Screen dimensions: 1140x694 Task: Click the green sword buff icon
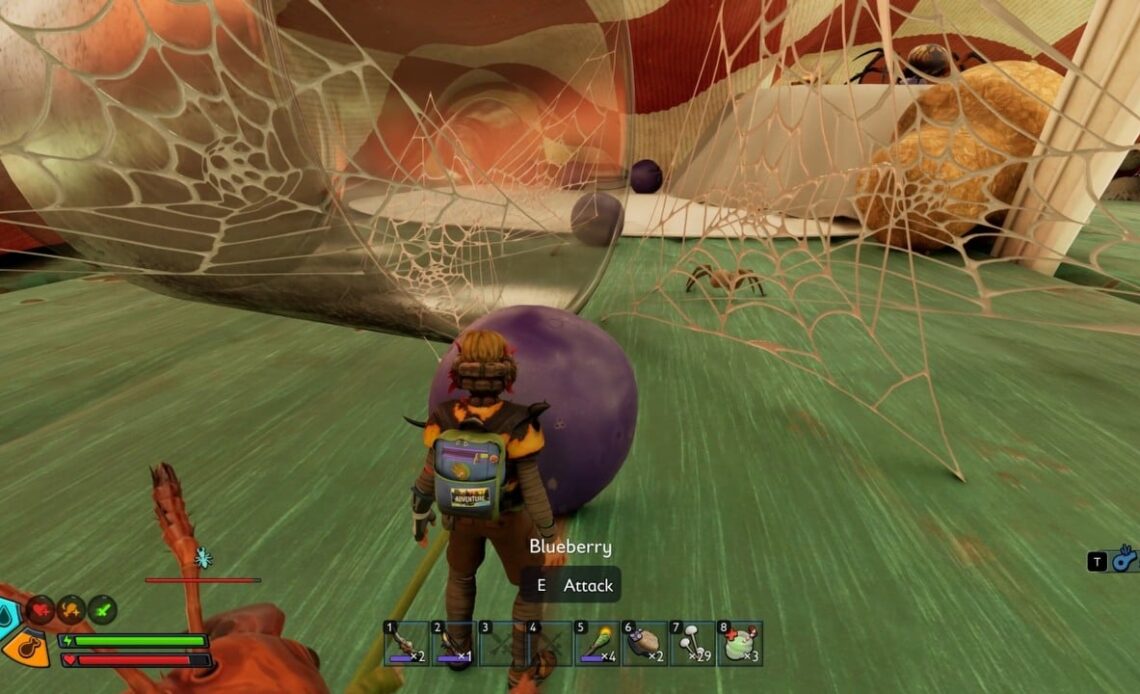(102, 609)
